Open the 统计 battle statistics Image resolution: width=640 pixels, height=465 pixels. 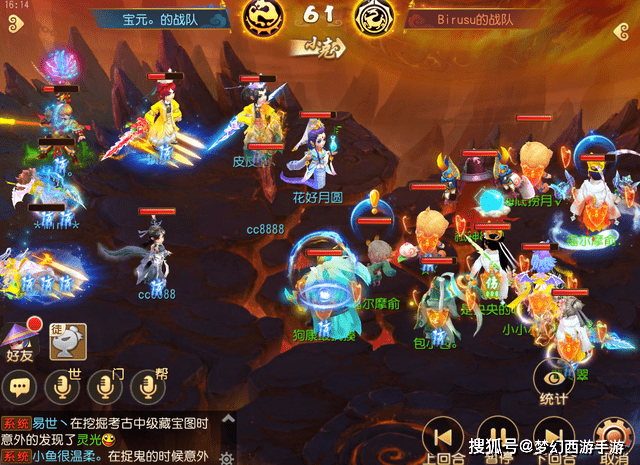553,381
